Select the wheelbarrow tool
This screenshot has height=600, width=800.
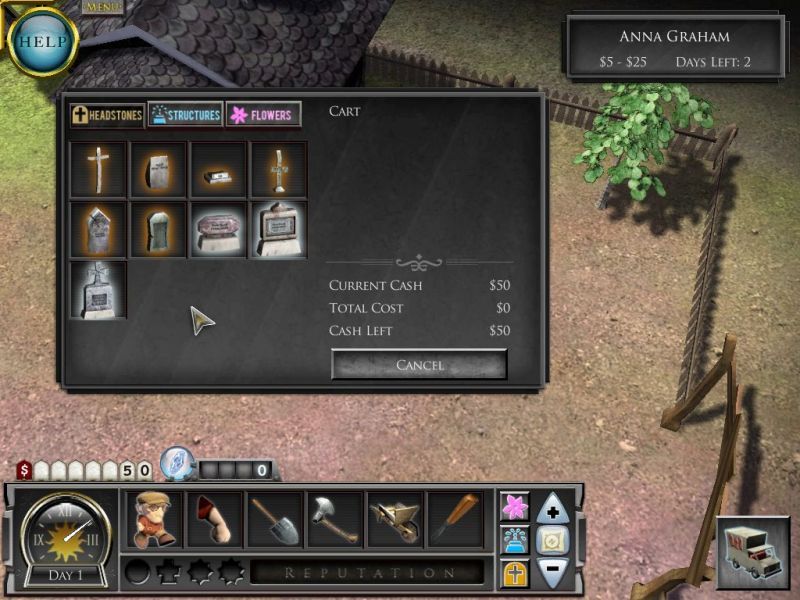pyautogui.click(x=395, y=519)
